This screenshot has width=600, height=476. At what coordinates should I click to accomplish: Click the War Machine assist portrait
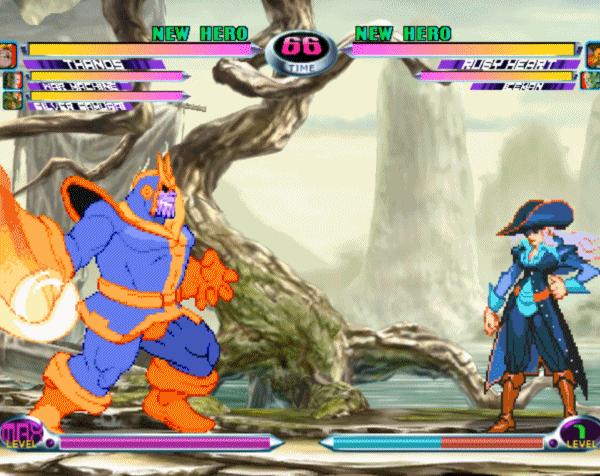point(11,79)
